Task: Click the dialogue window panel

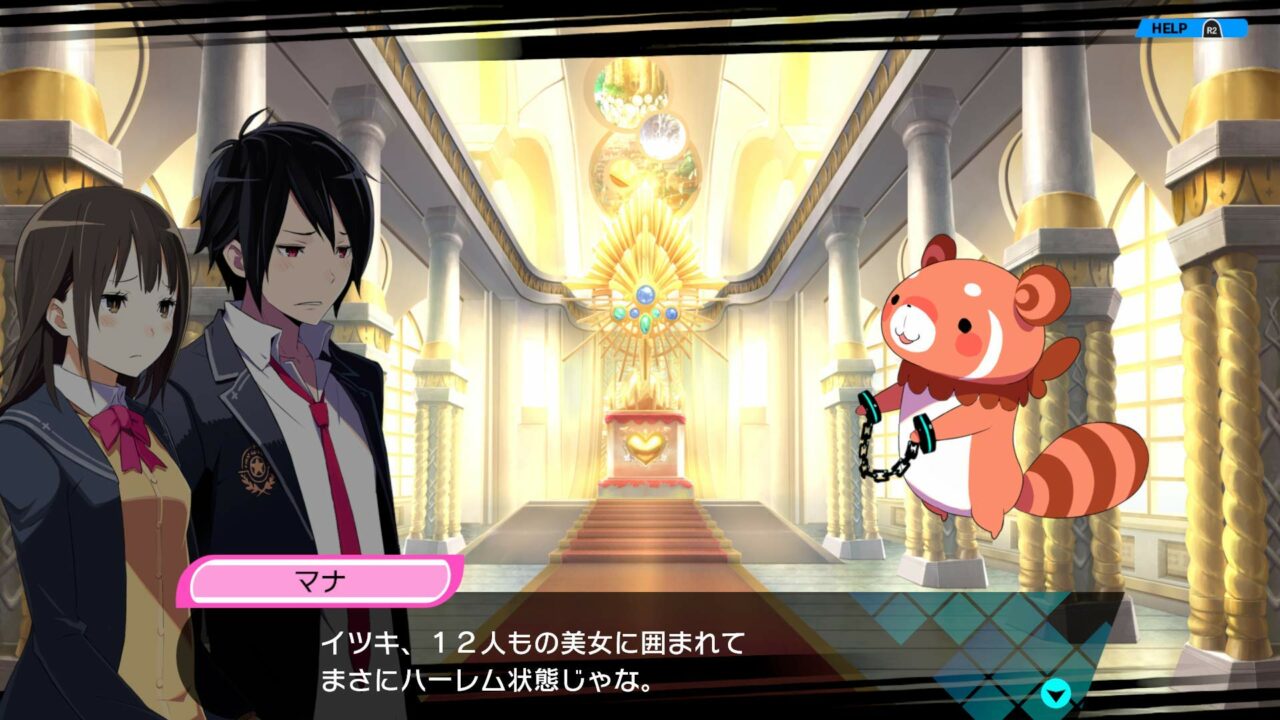Action: tap(640, 665)
